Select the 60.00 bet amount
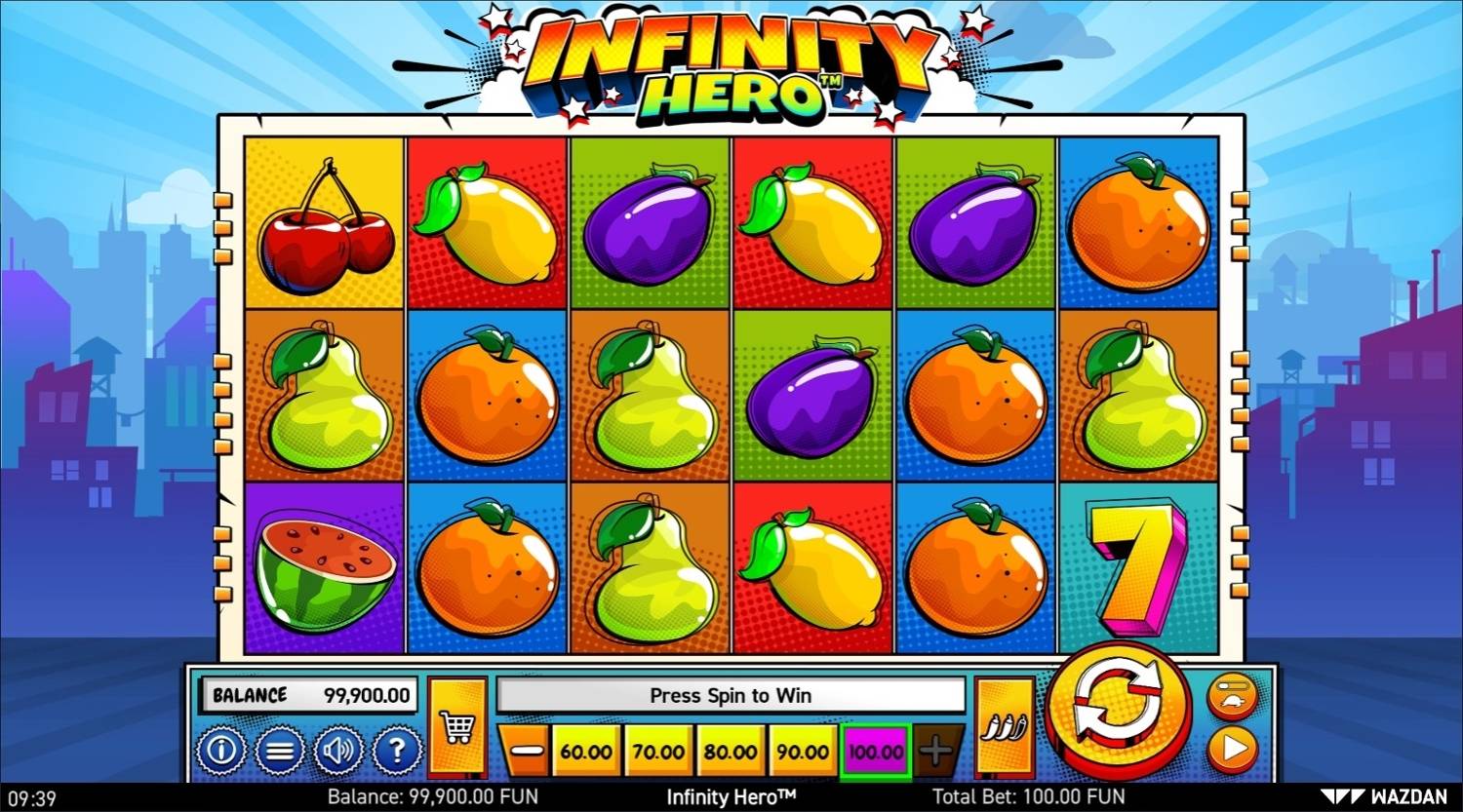The width and height of the screenshot is (1463, 812). click(x=586, y=751)
